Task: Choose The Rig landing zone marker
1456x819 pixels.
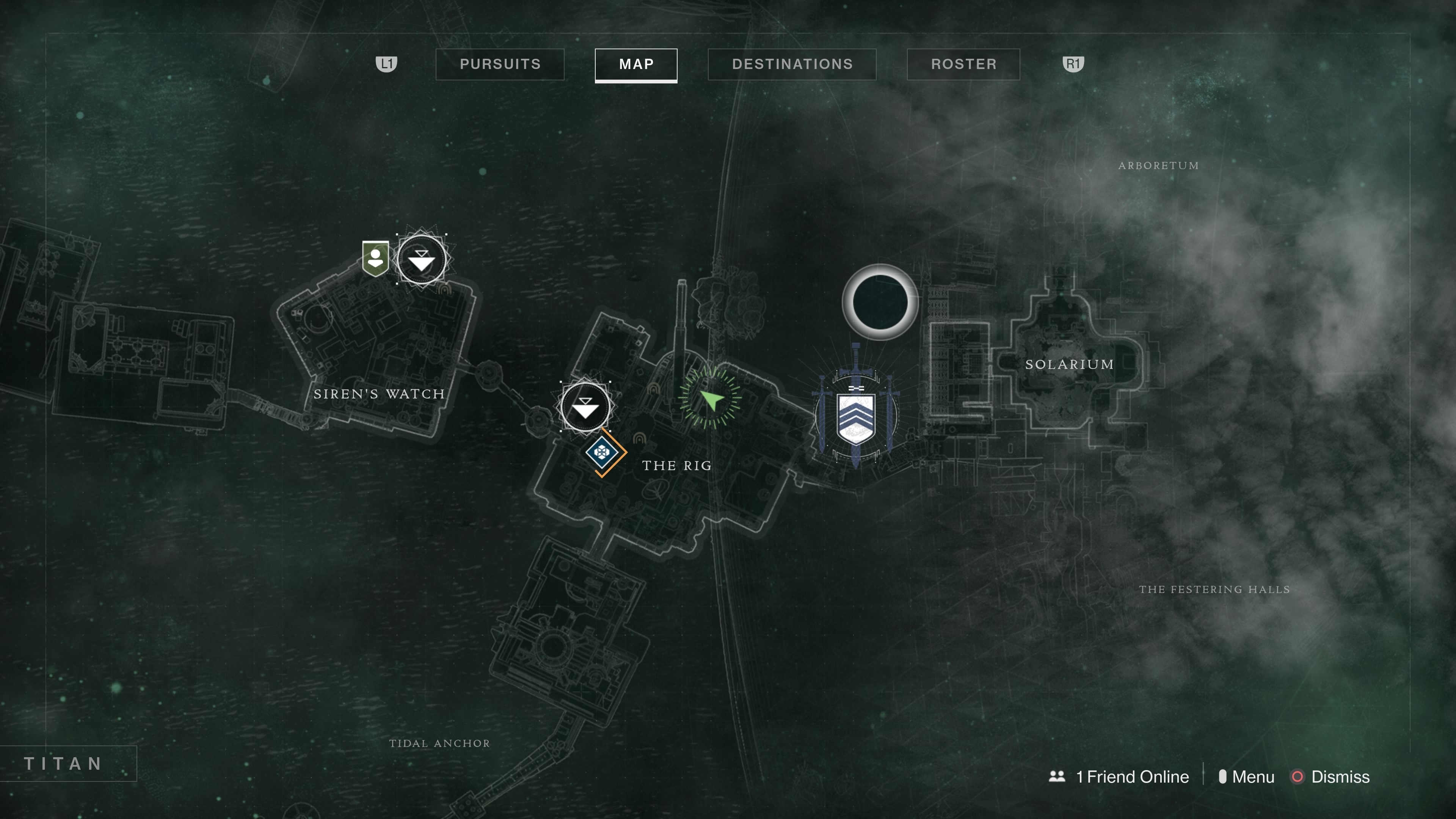Action: click(585, 407)
